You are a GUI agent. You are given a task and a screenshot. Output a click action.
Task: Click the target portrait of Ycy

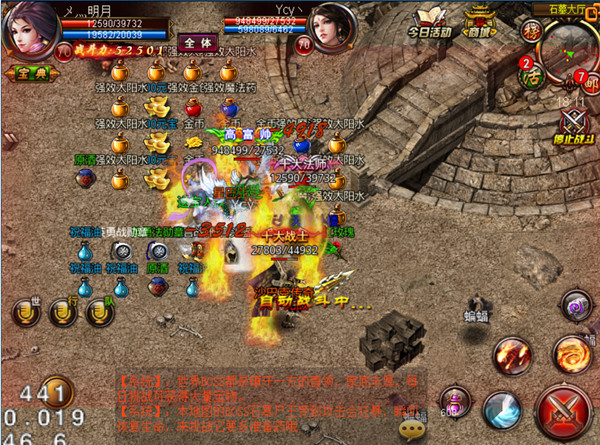pos(332,30)
